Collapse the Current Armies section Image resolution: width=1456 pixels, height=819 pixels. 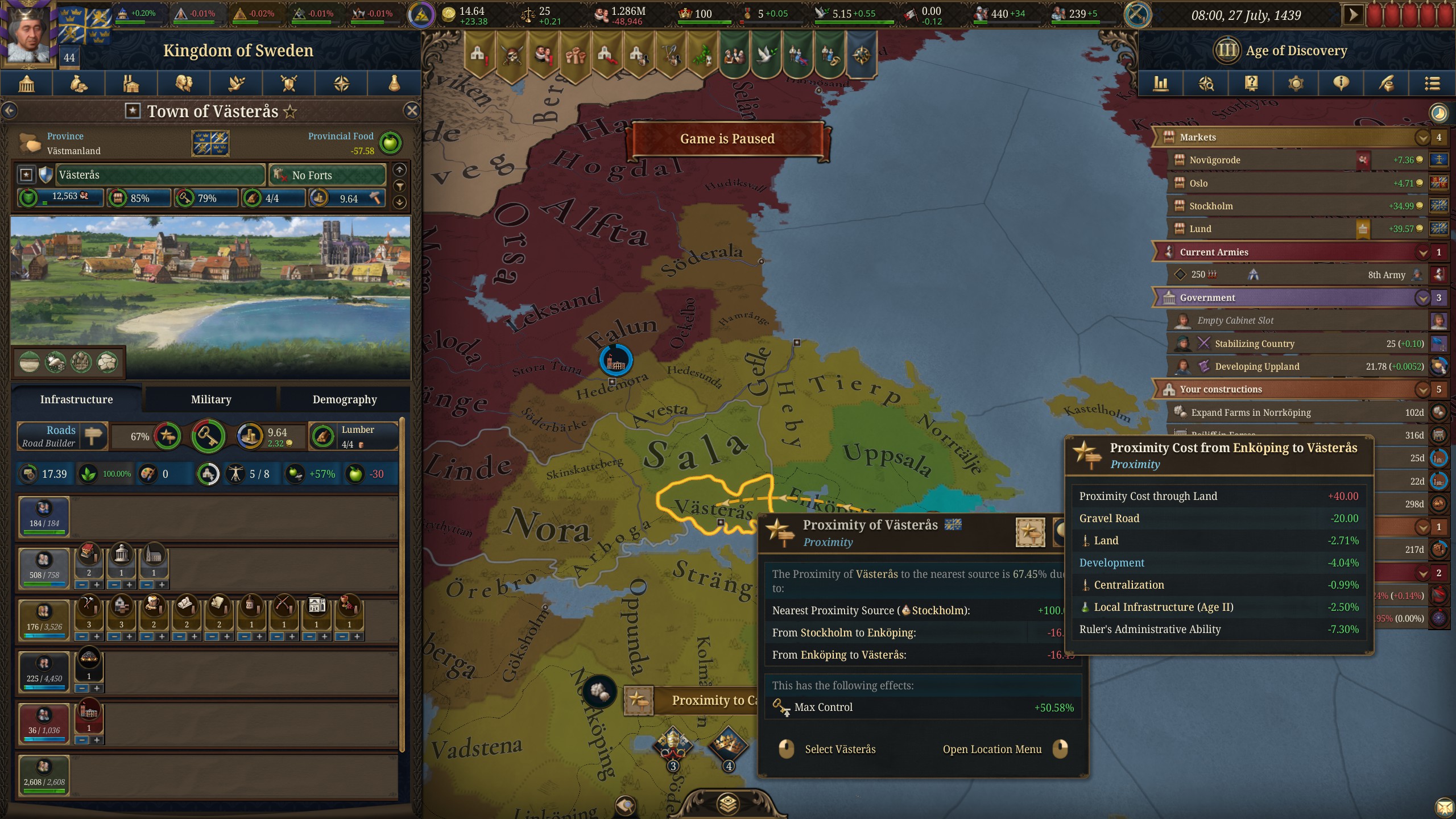point(1421,252)
